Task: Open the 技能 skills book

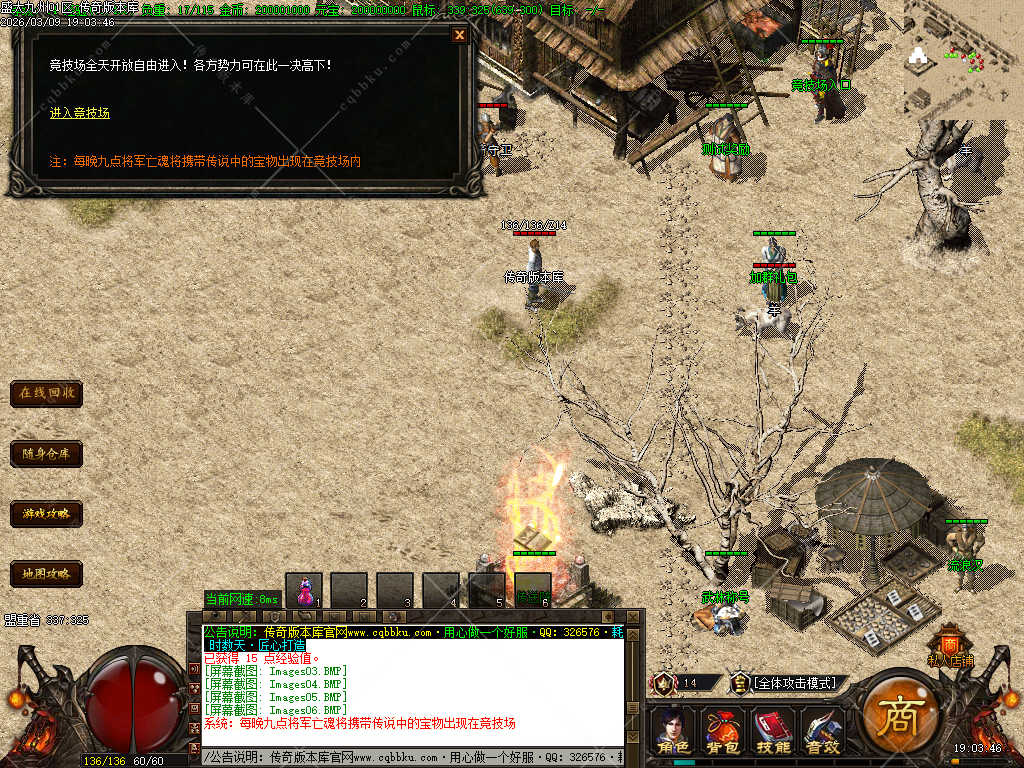Action: click(772, 731)
